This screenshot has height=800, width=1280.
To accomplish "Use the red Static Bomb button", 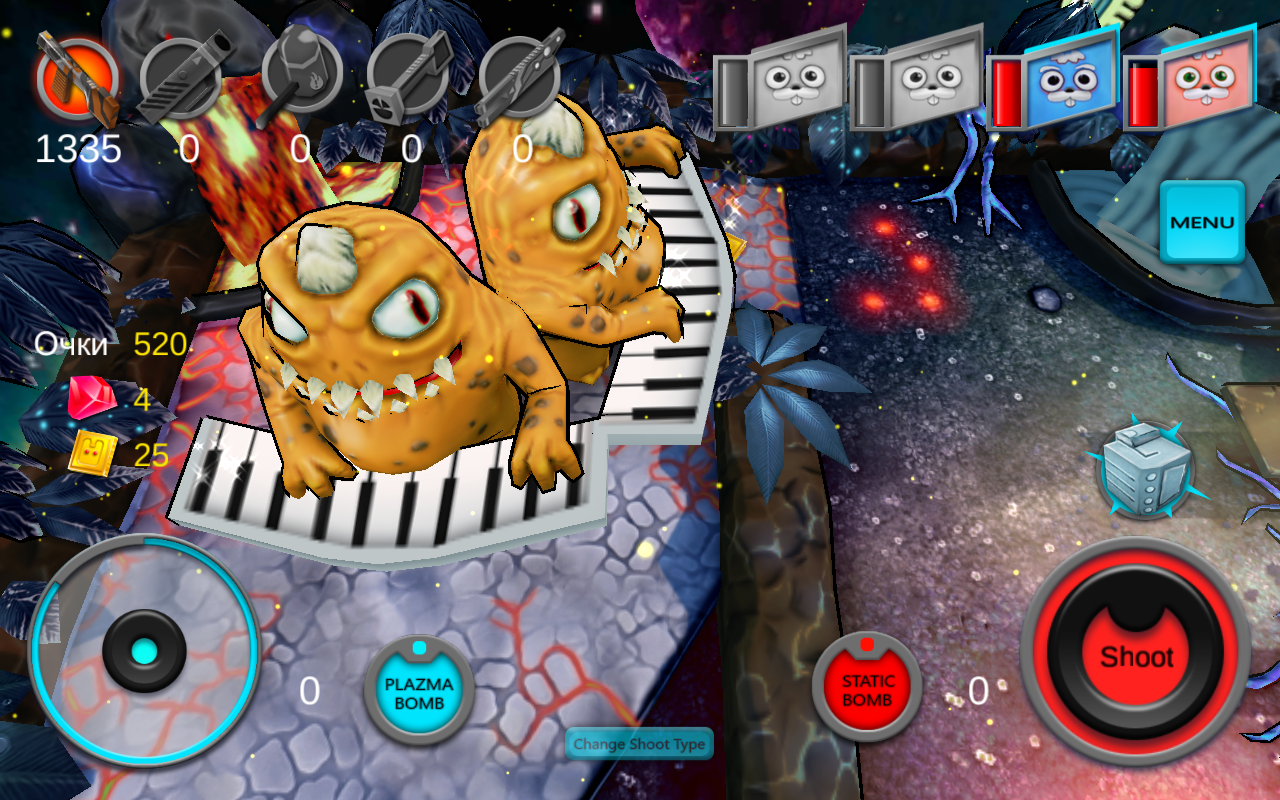I will pos(867,690).
